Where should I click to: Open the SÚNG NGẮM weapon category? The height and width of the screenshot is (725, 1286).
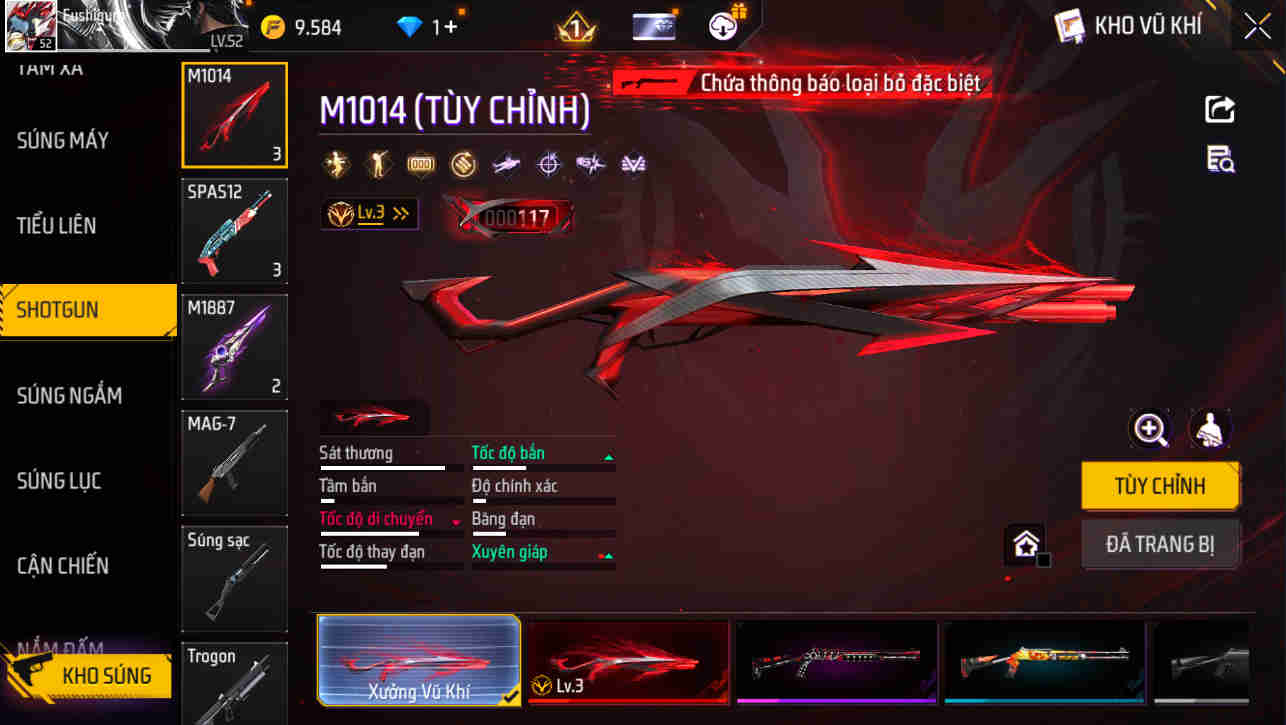click(x=70, y=395)
